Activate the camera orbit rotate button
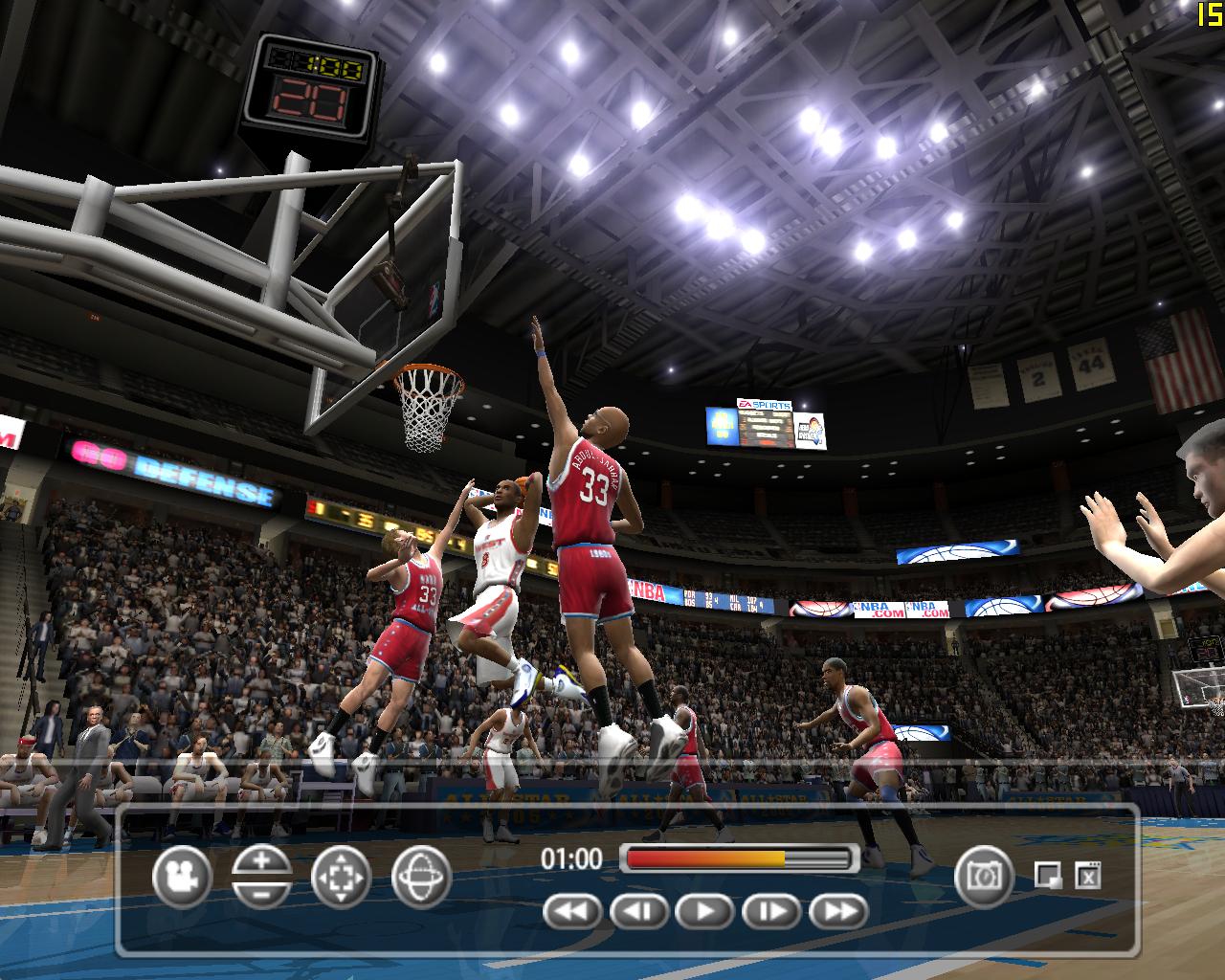The height and width of the screenshot is (980, 1225). point(421,877)
